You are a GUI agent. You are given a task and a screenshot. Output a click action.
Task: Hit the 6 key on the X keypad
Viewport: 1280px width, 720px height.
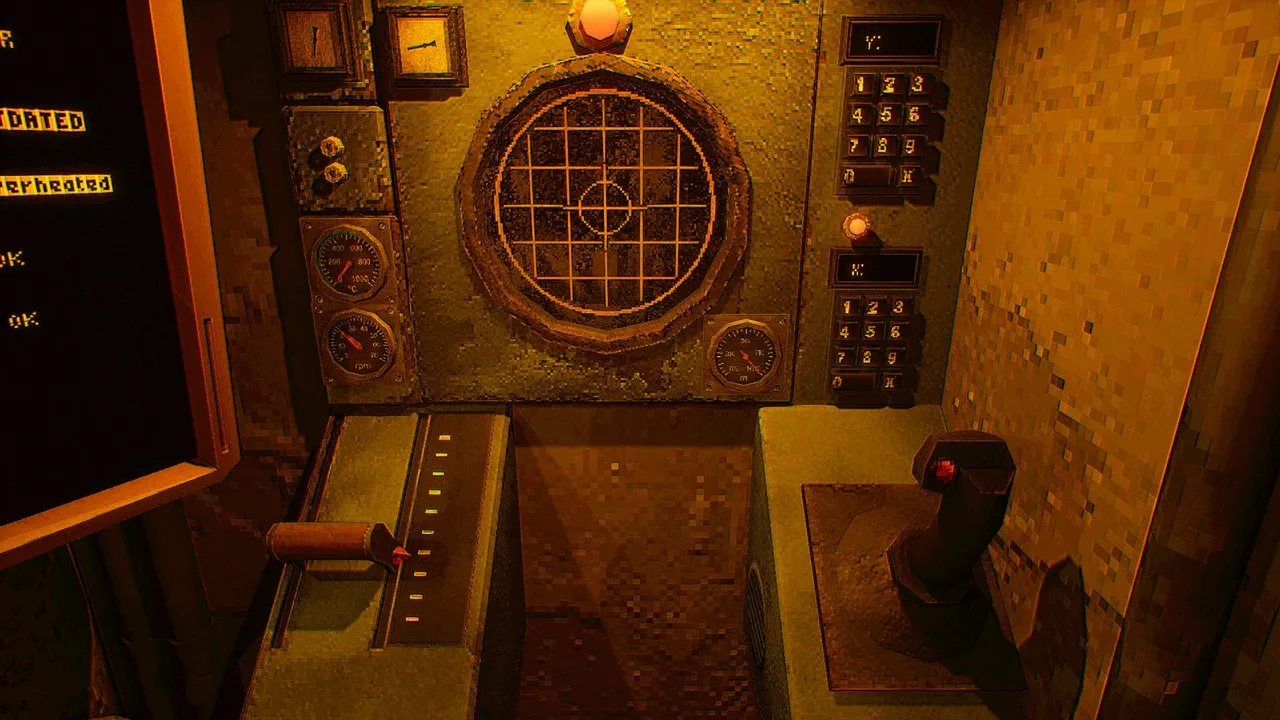tap(897, 332)
